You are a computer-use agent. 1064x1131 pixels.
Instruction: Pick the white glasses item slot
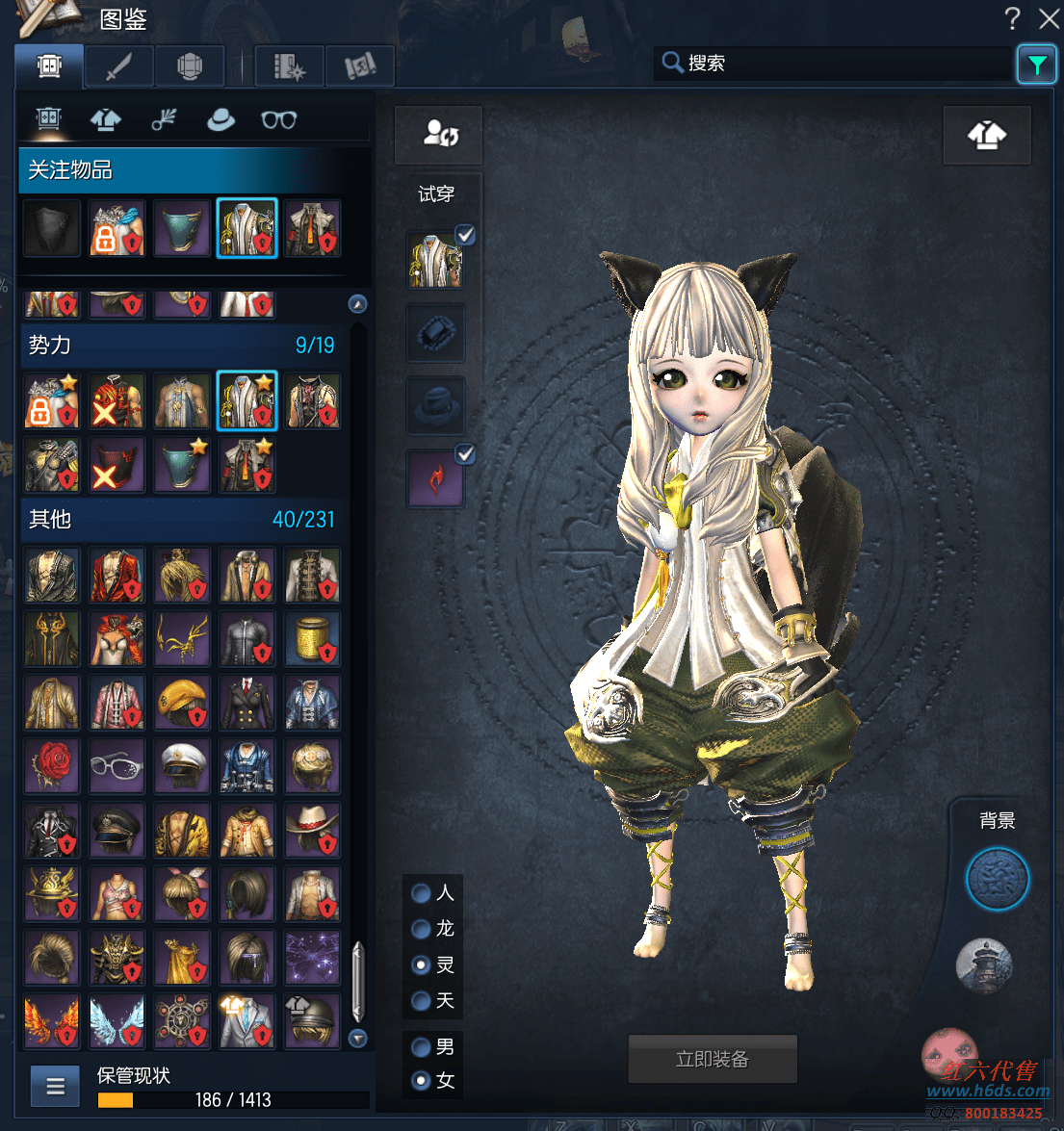pos(117,766)
